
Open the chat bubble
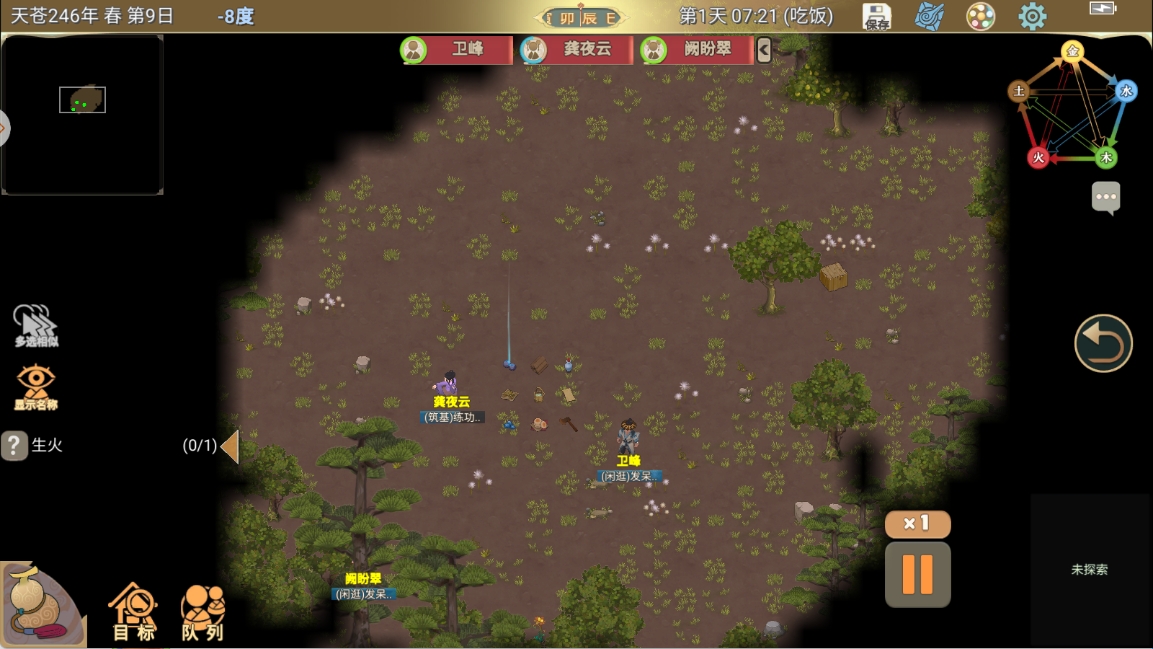tap(1106, 198)
